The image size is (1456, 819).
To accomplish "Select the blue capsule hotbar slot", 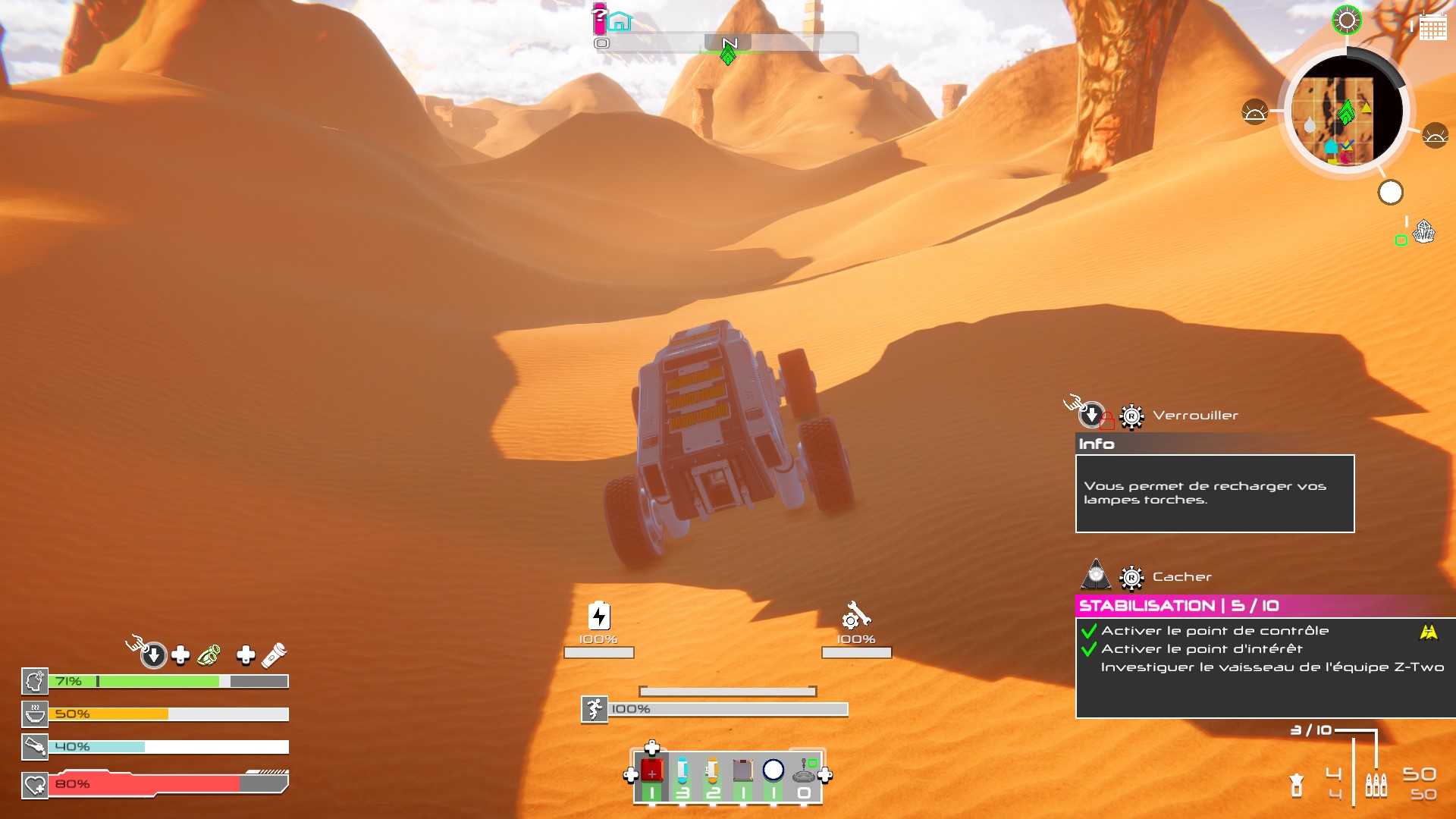I will 682,772.
